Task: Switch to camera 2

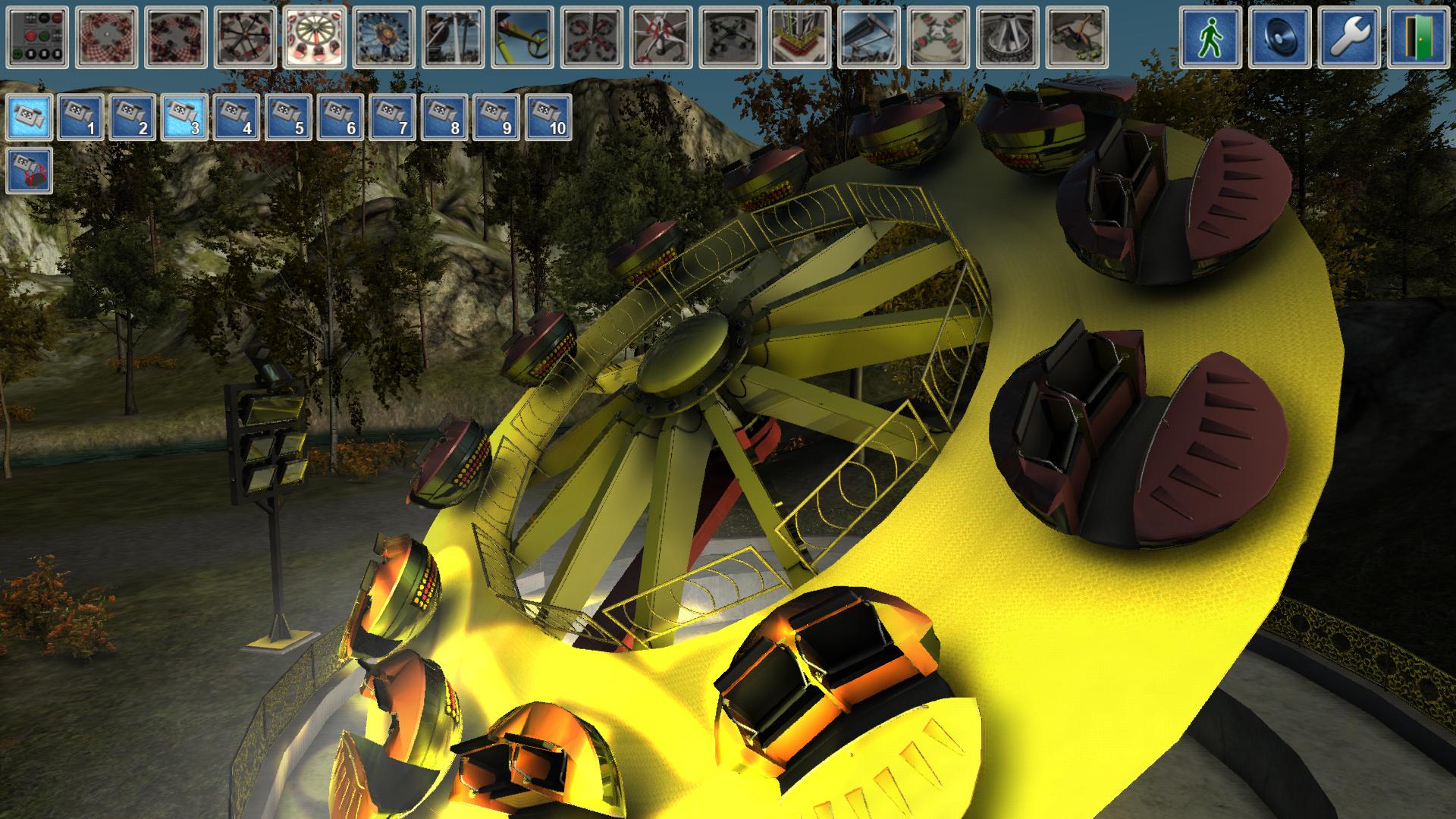Action: coord(133,118)
